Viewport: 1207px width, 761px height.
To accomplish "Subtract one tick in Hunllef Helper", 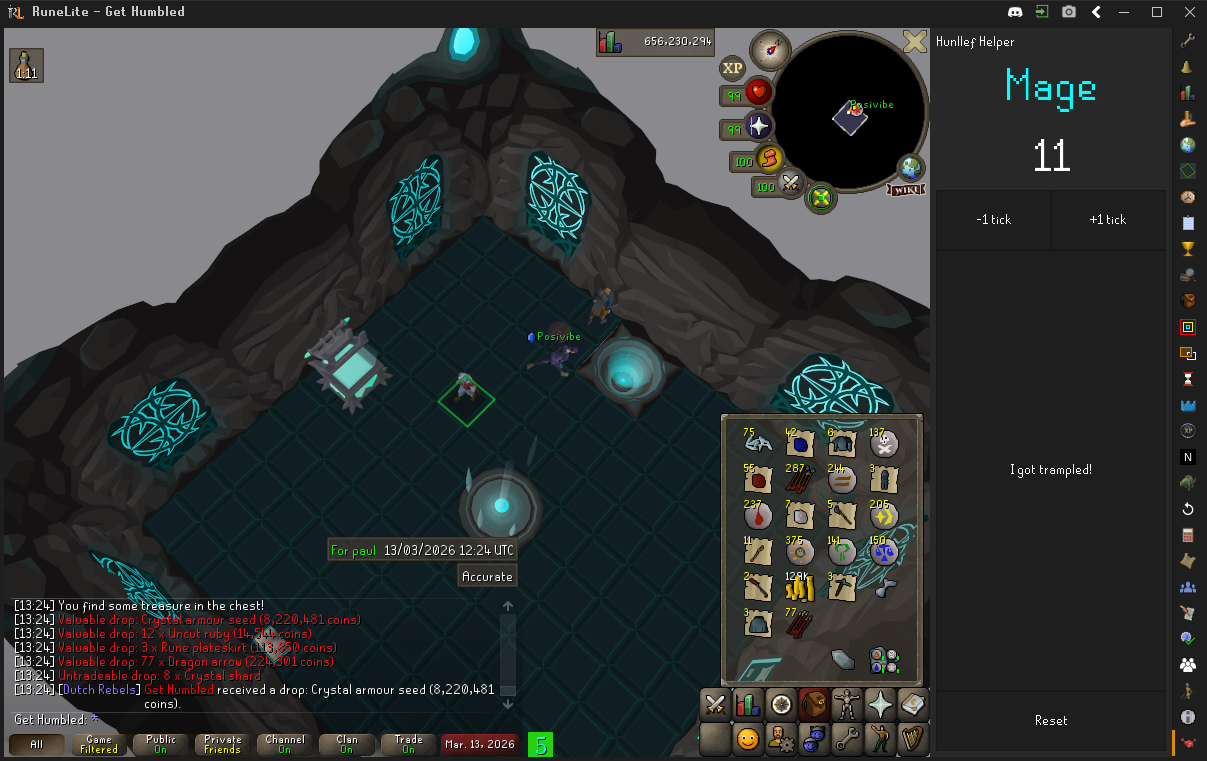I will pos(994,220).
